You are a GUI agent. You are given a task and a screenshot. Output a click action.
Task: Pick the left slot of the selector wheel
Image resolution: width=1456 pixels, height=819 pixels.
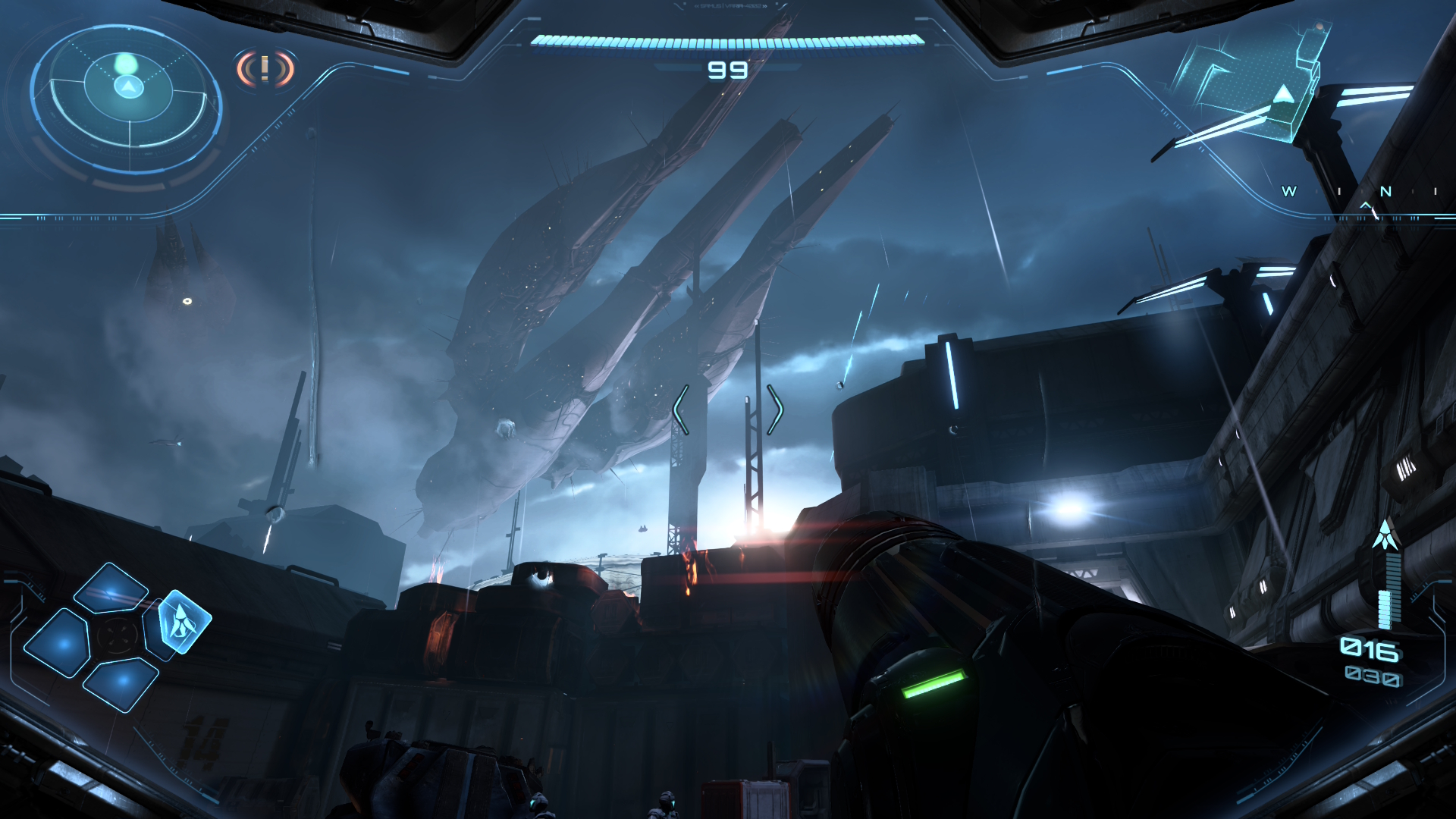tap(58, 643)
